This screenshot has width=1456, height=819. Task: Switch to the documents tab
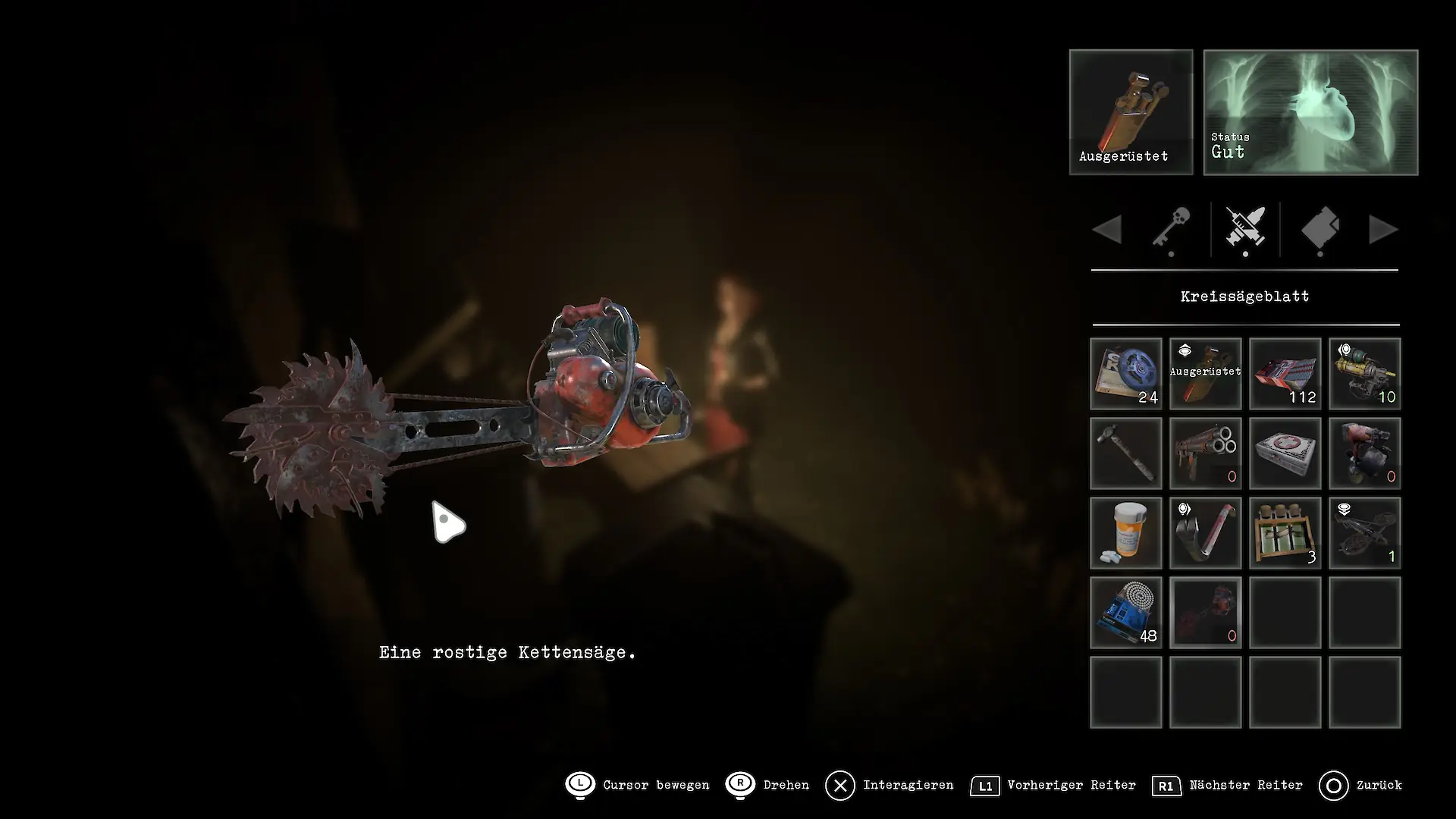tap(1320, 229)
